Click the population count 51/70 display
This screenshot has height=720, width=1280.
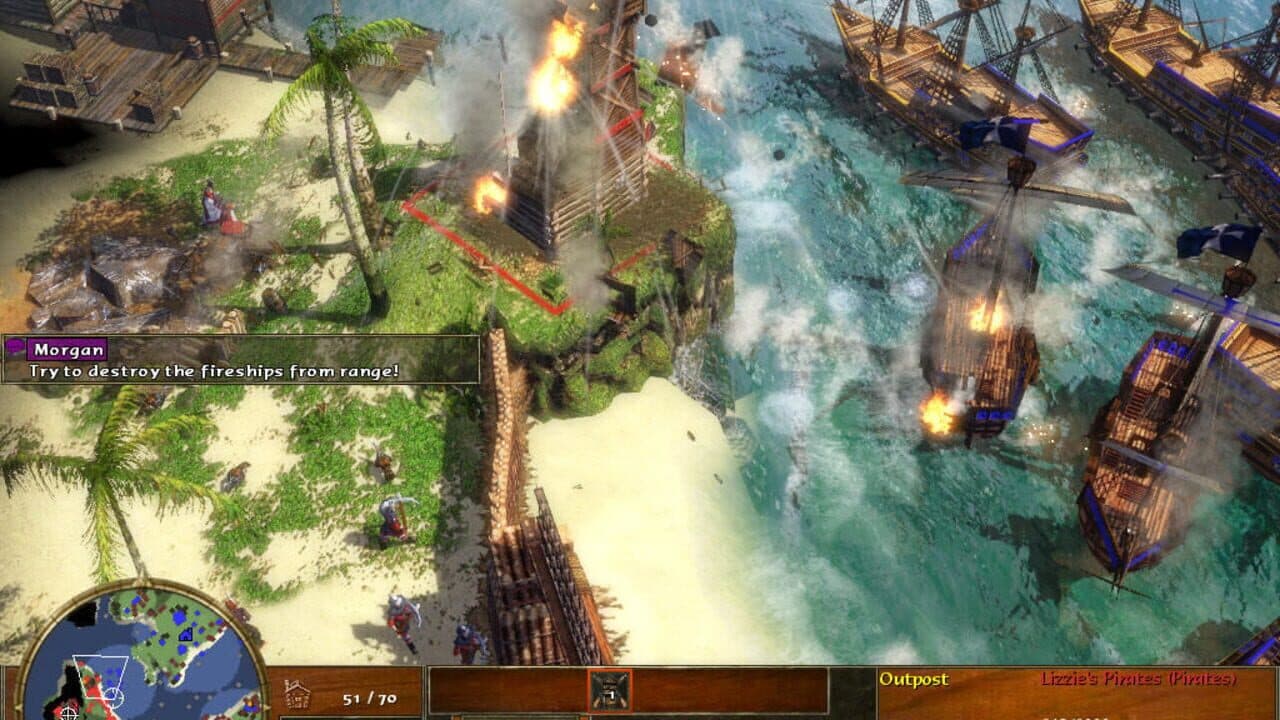pos(368,698)
